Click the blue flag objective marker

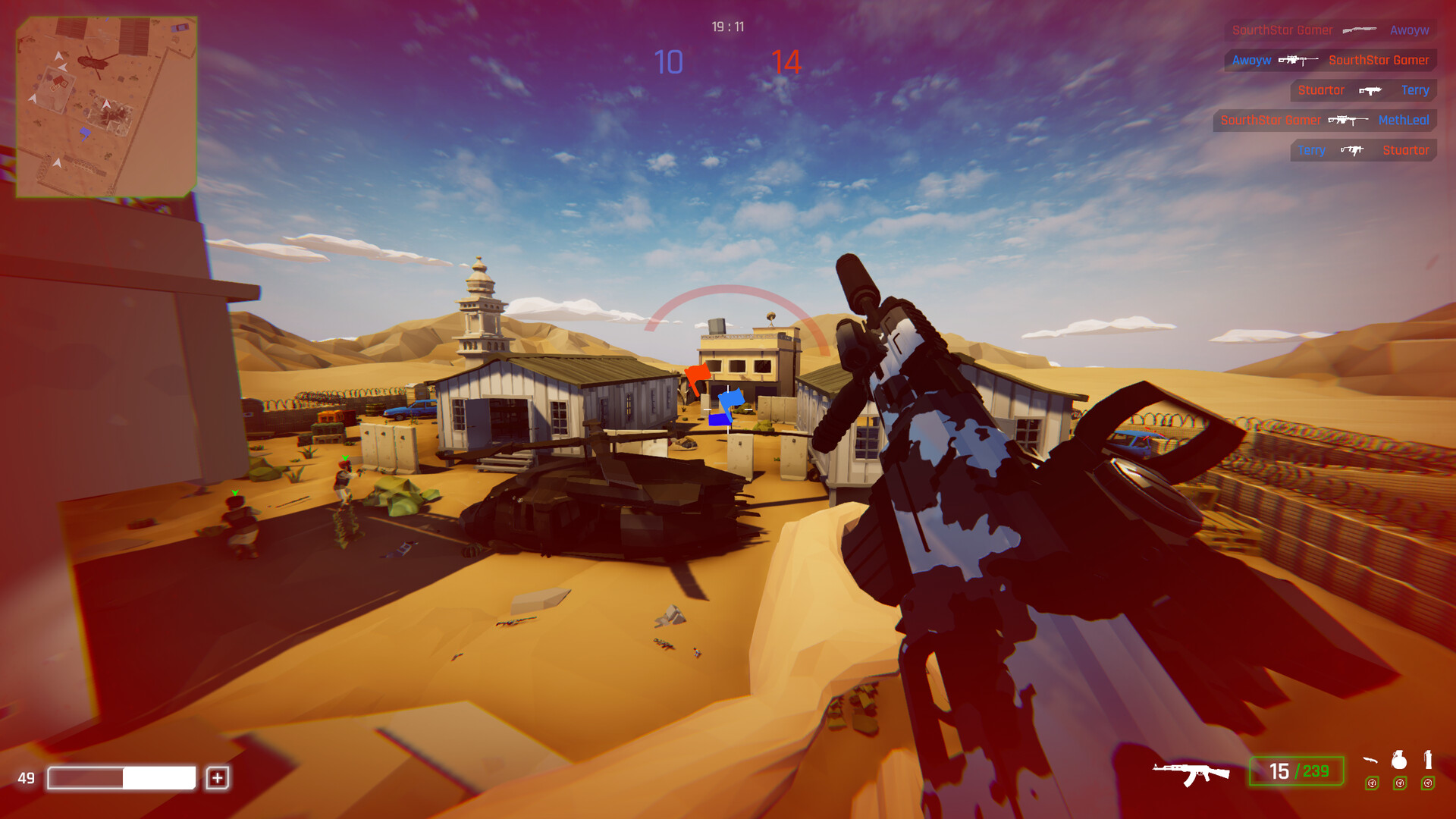[732, 397]
